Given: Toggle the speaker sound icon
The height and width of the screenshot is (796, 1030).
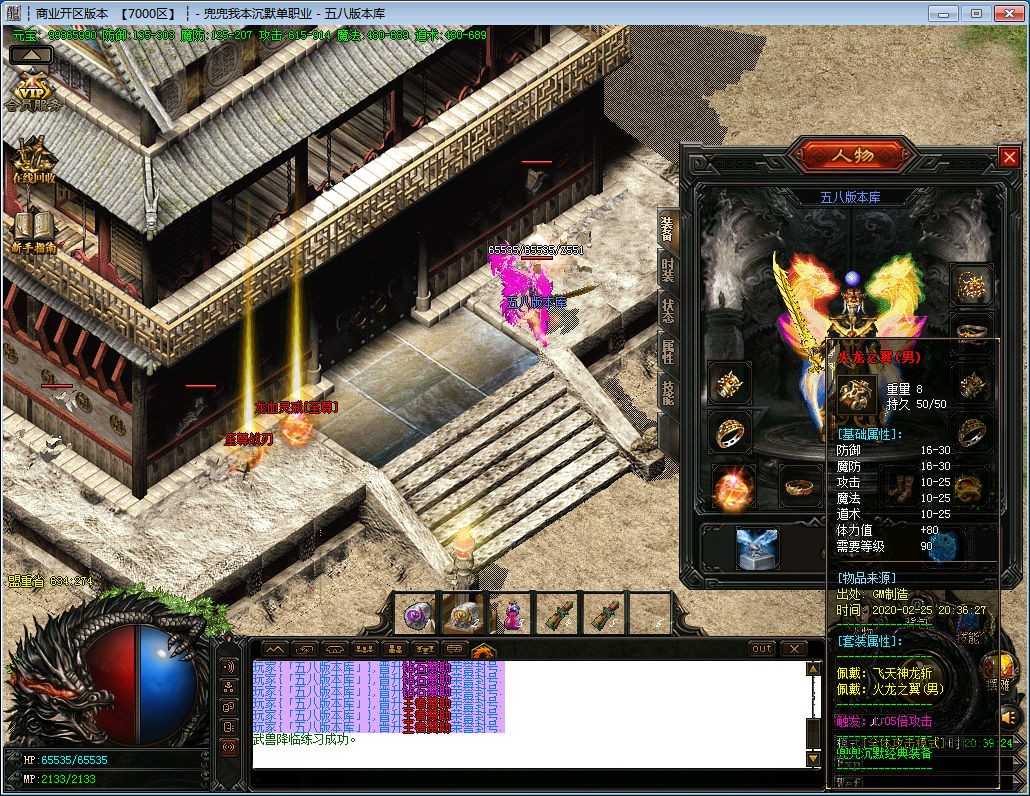Looking at the screenshot, I should pos(1008,715).
